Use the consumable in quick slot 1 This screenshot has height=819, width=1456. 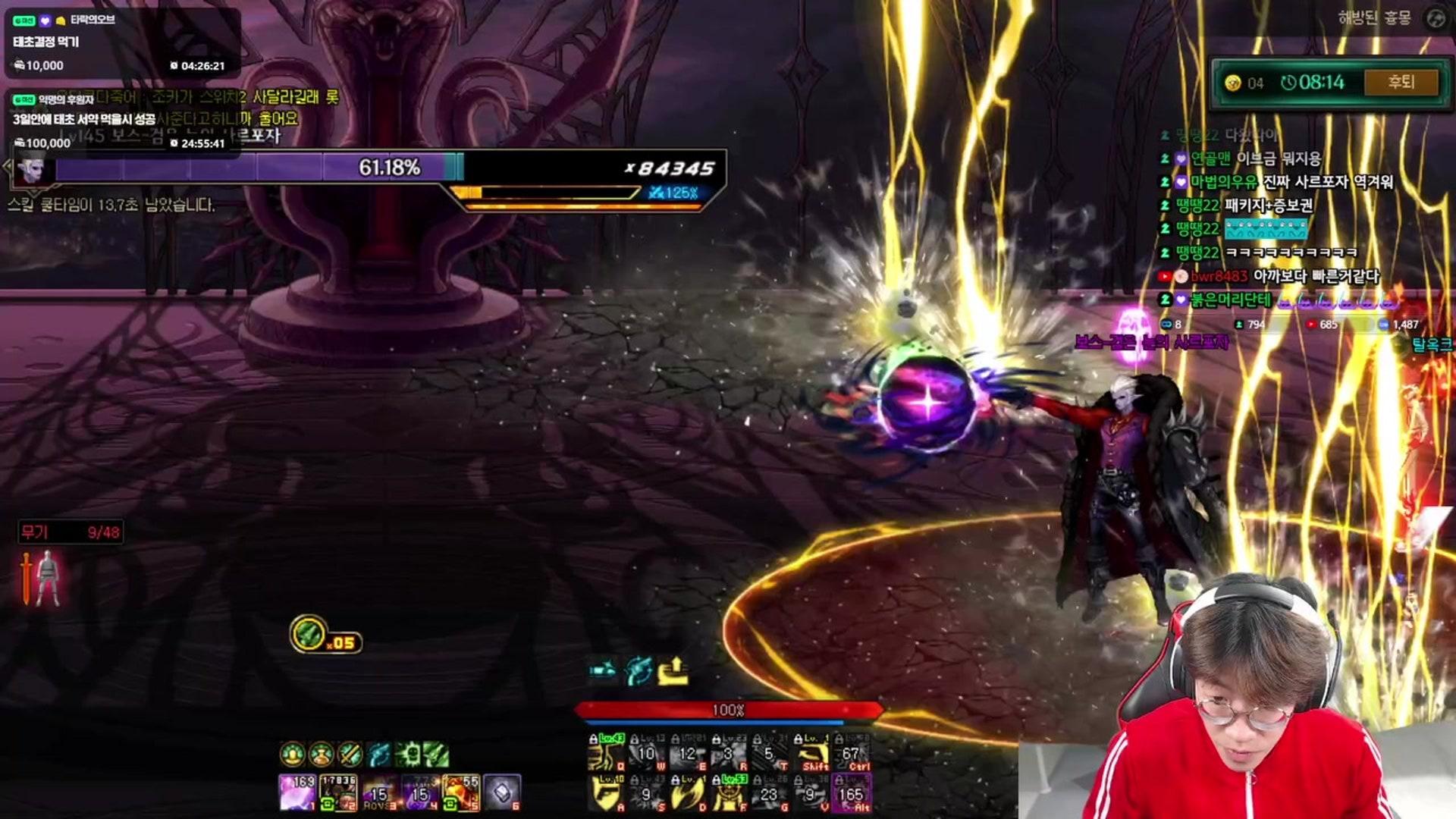point(297,792)
